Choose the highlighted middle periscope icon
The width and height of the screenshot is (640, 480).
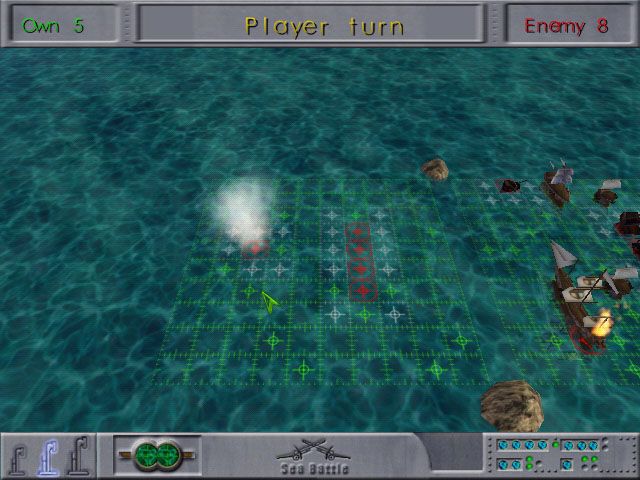point(46,457)
